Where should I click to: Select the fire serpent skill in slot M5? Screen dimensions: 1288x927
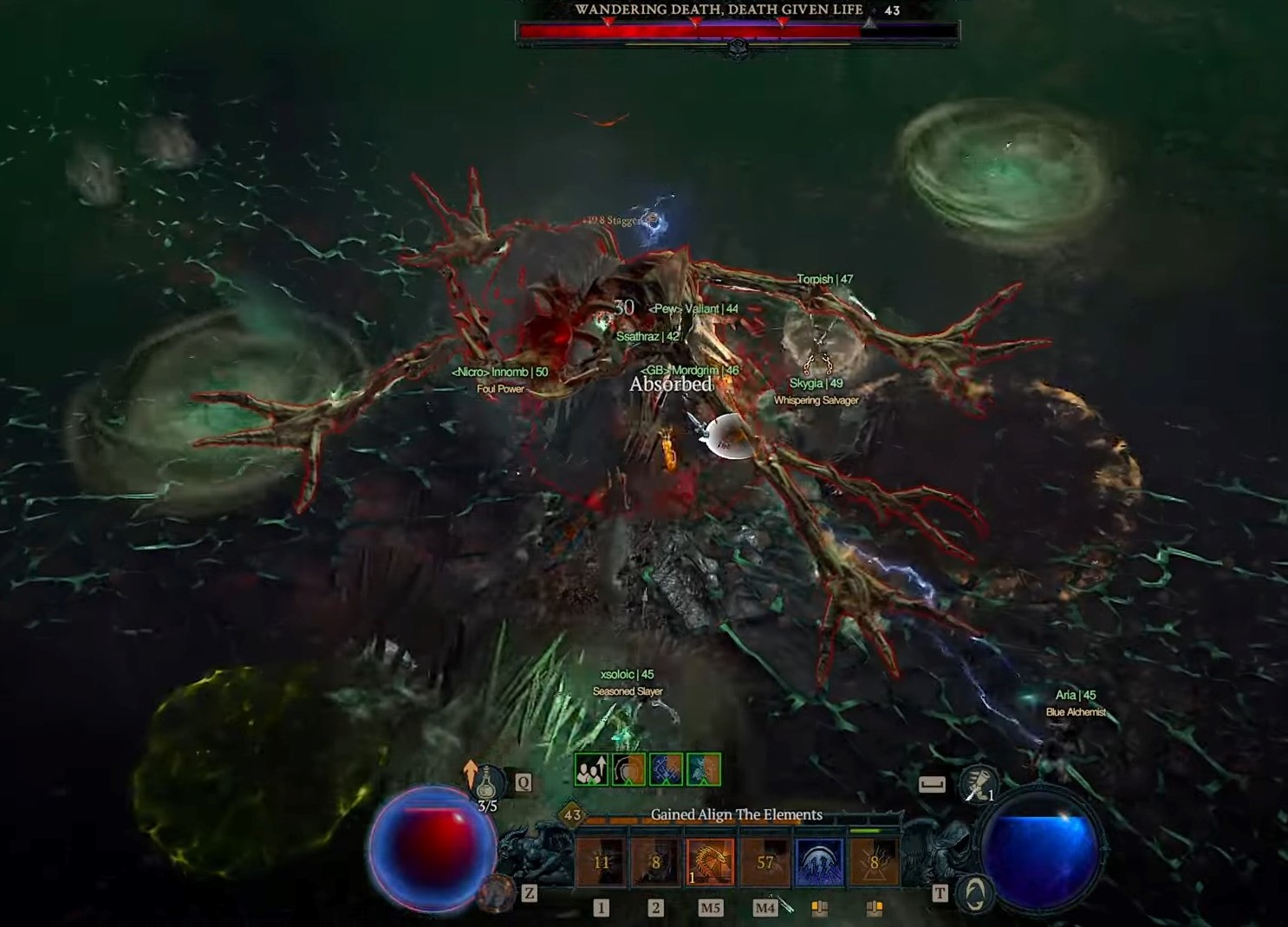[709, 860]
